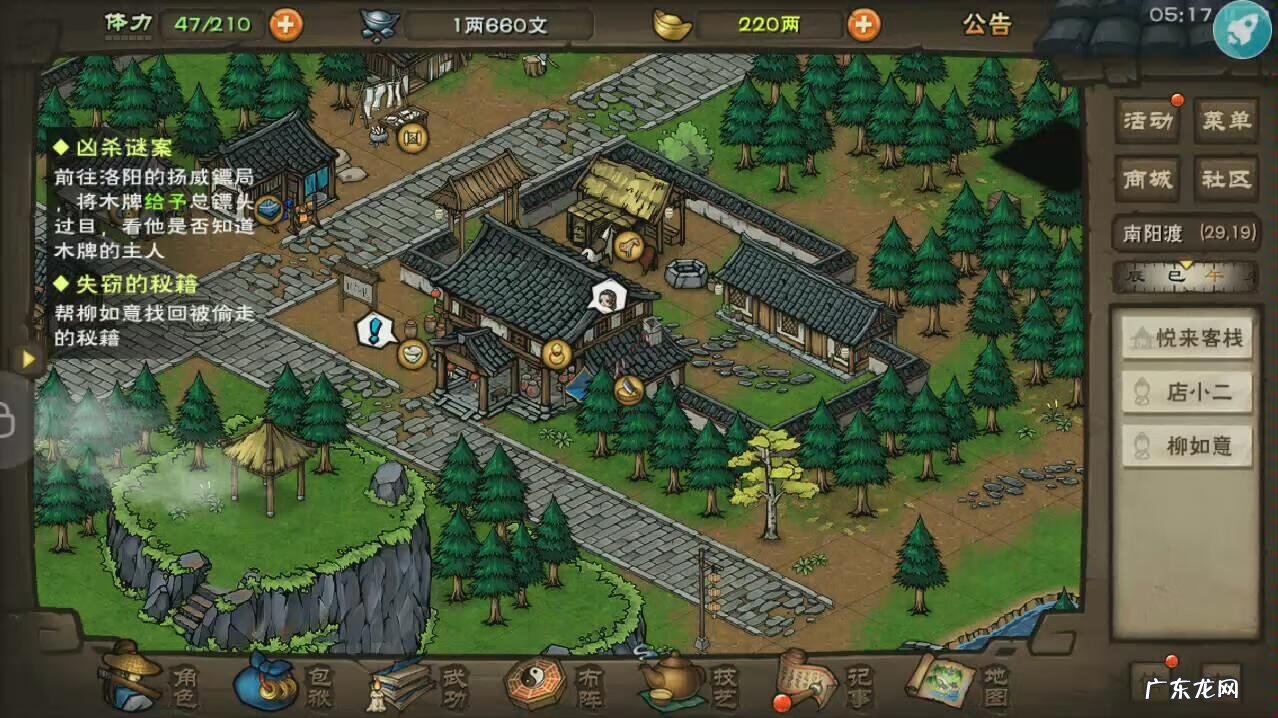Select 悦来客栈 in the location list

click(1187, 339)
